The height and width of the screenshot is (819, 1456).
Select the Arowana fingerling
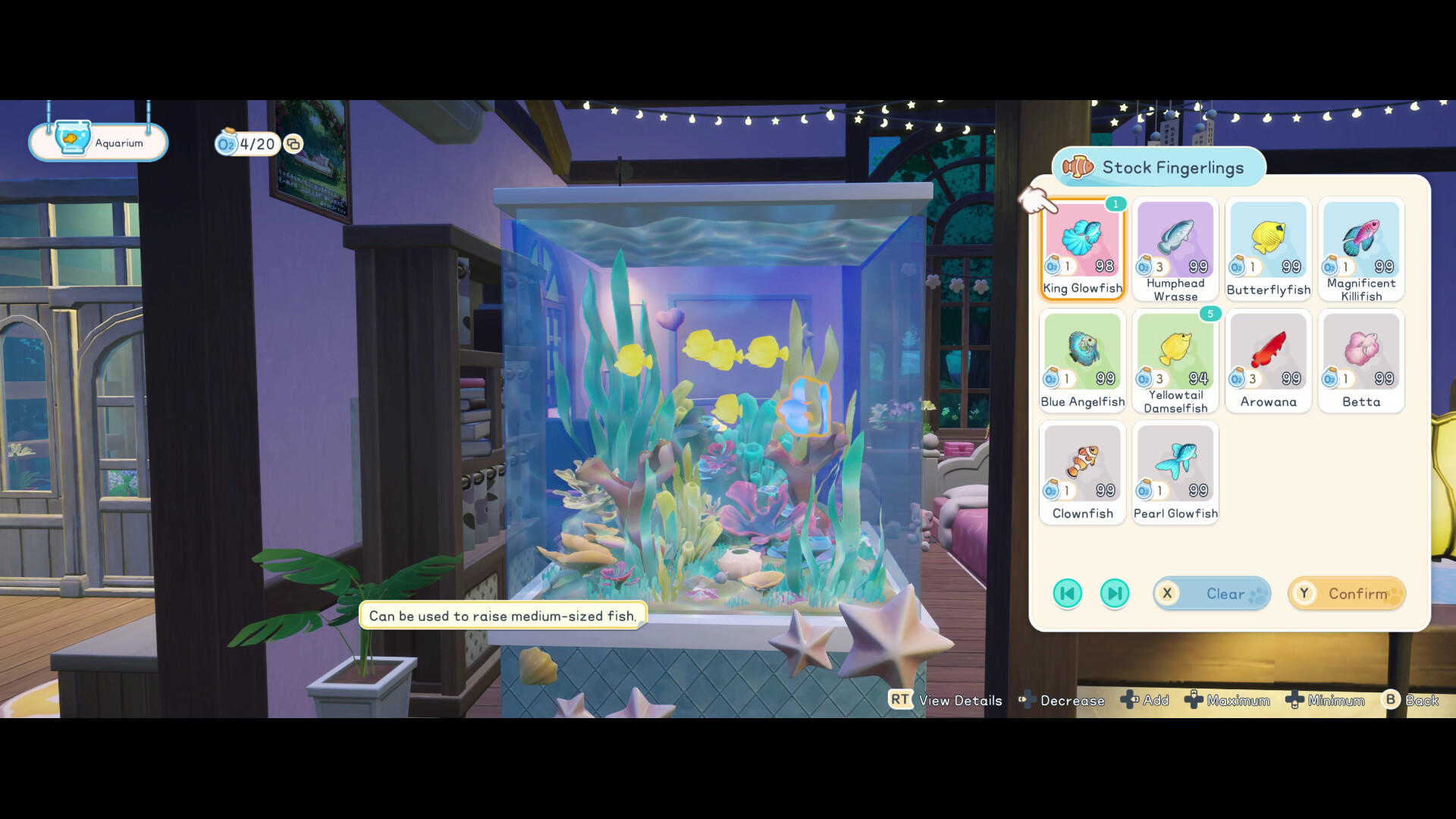pyautogui.click(x=1268, y=354)
